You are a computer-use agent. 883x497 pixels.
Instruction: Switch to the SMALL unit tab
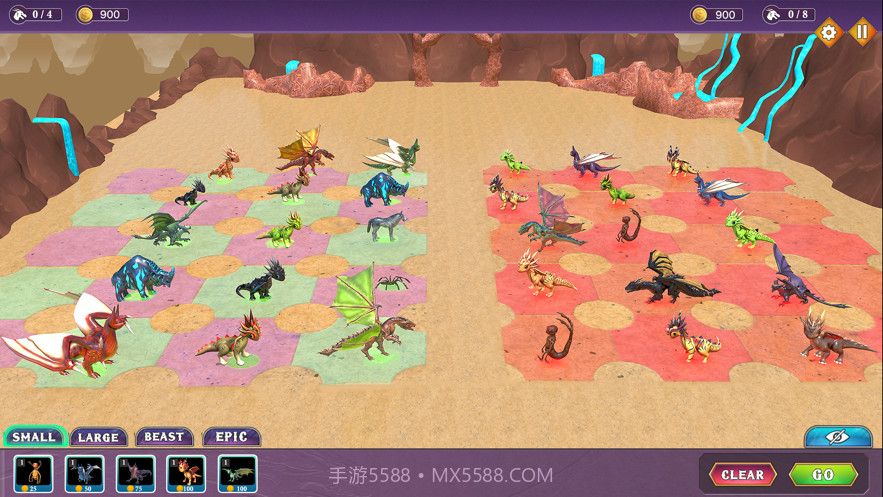click(34, 437)
